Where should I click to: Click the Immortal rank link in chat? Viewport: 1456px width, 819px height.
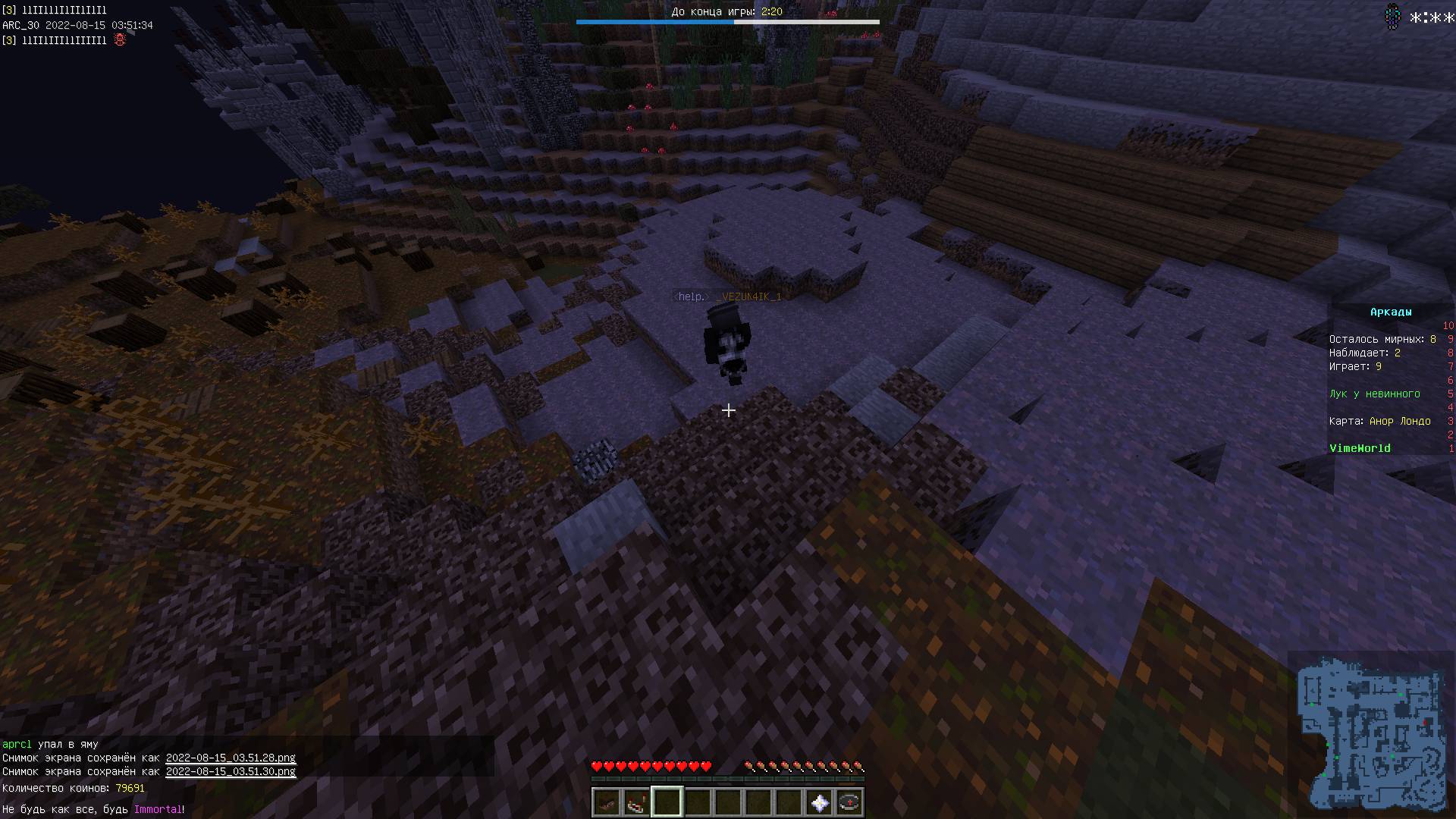158,809
